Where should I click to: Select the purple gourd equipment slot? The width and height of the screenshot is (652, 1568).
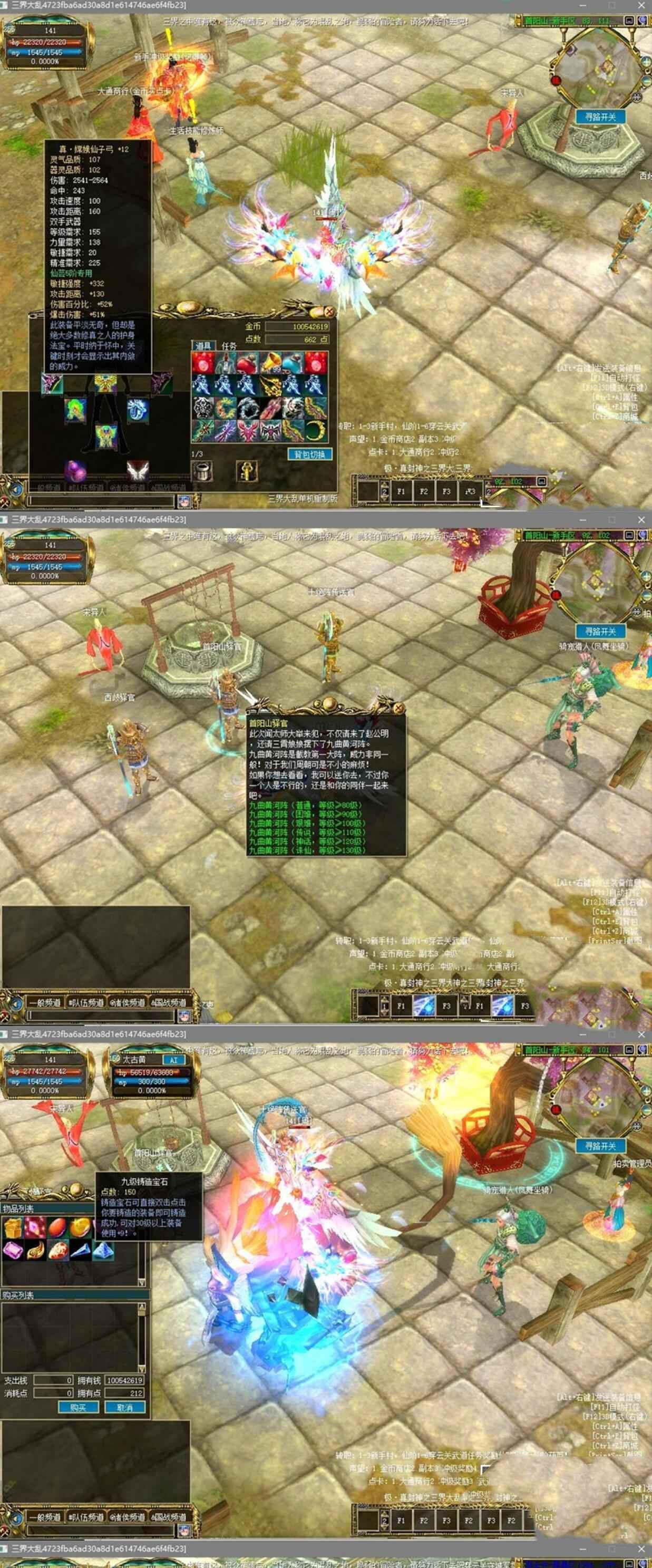tap(75, 470)
